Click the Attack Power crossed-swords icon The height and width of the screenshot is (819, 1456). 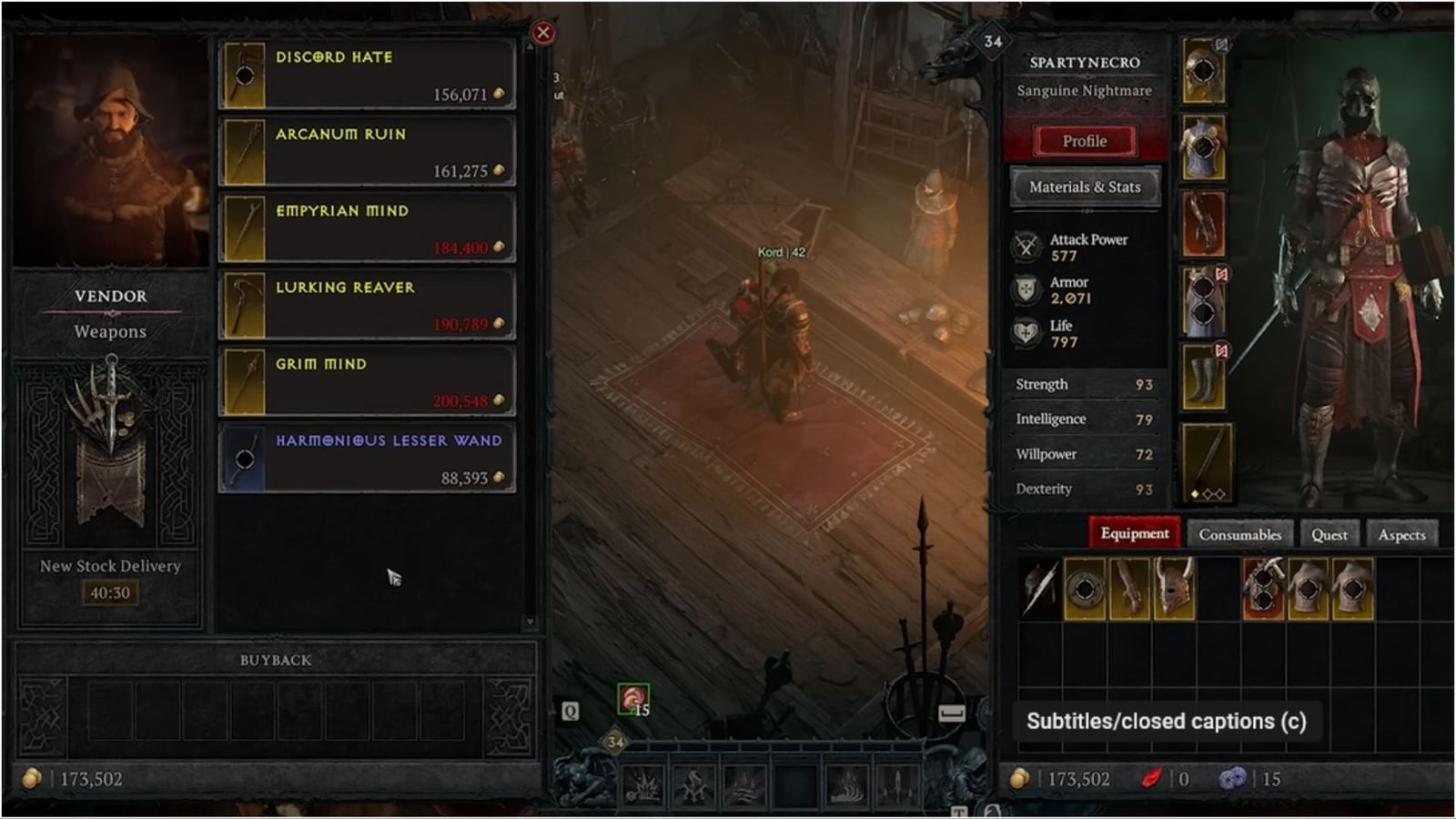click(x=1027, y=245)
